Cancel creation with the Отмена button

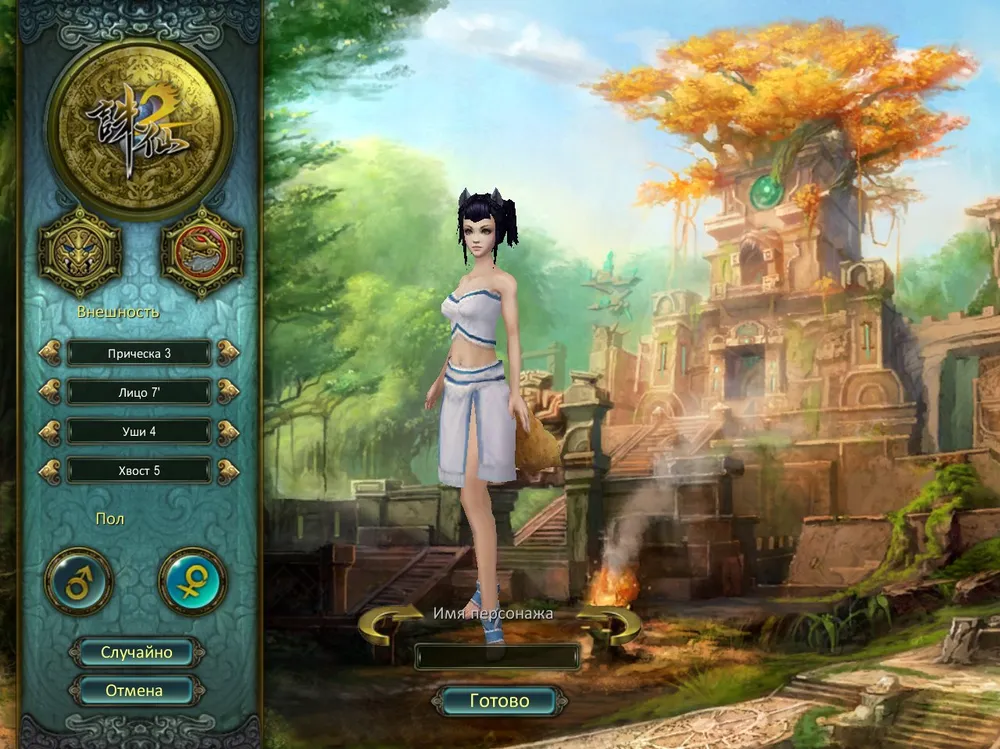coord(134,690)
